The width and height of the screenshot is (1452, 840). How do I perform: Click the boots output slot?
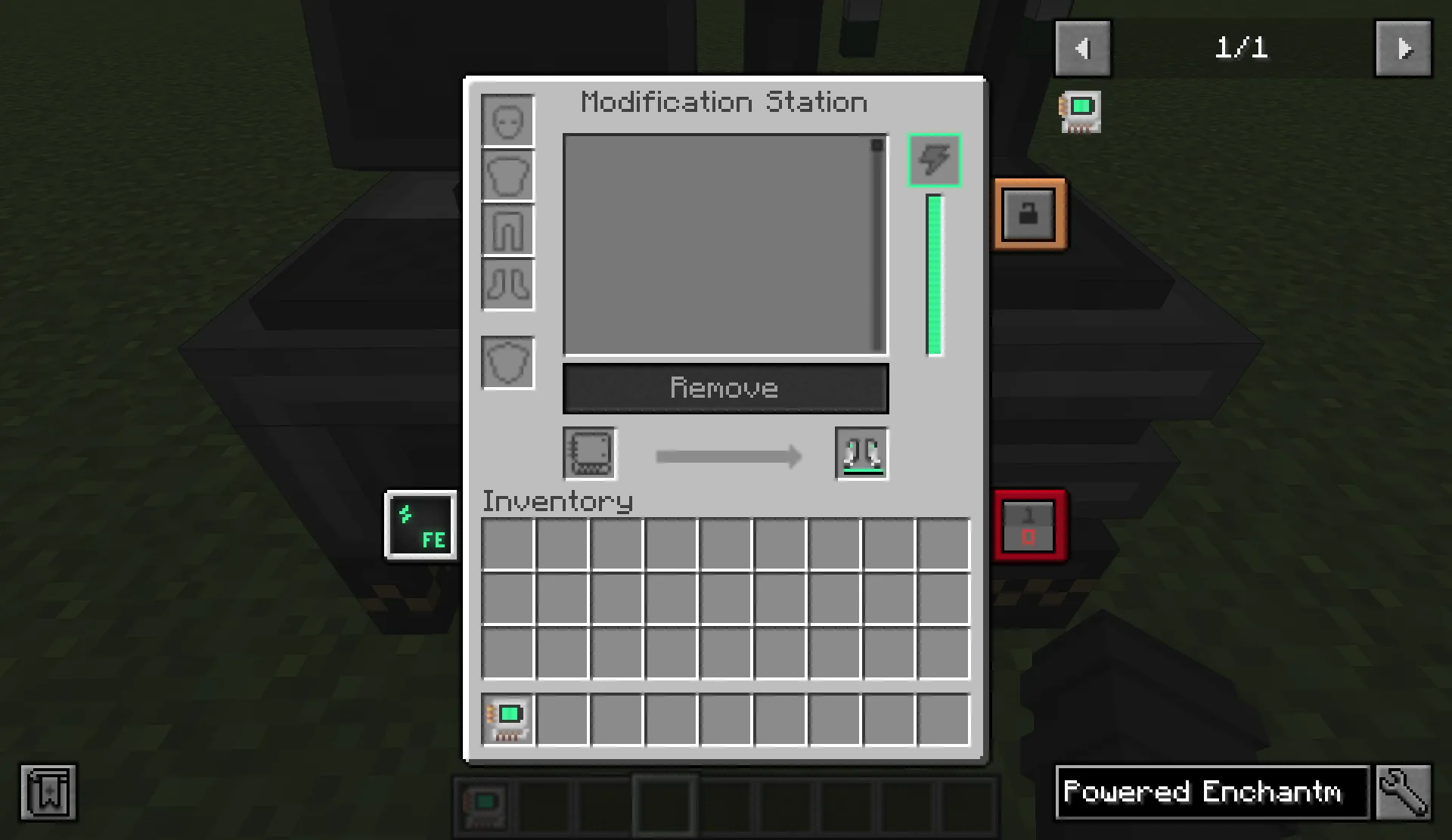tap(861, 454)
